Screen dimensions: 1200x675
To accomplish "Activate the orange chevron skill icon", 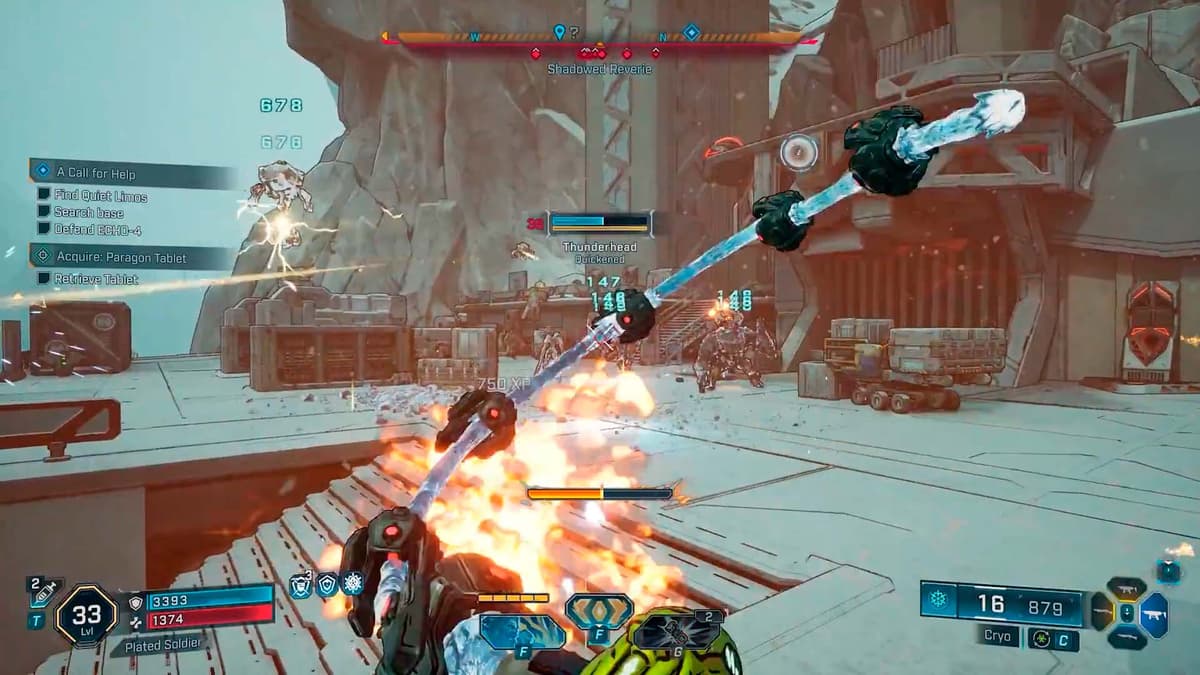I will 599,610.
